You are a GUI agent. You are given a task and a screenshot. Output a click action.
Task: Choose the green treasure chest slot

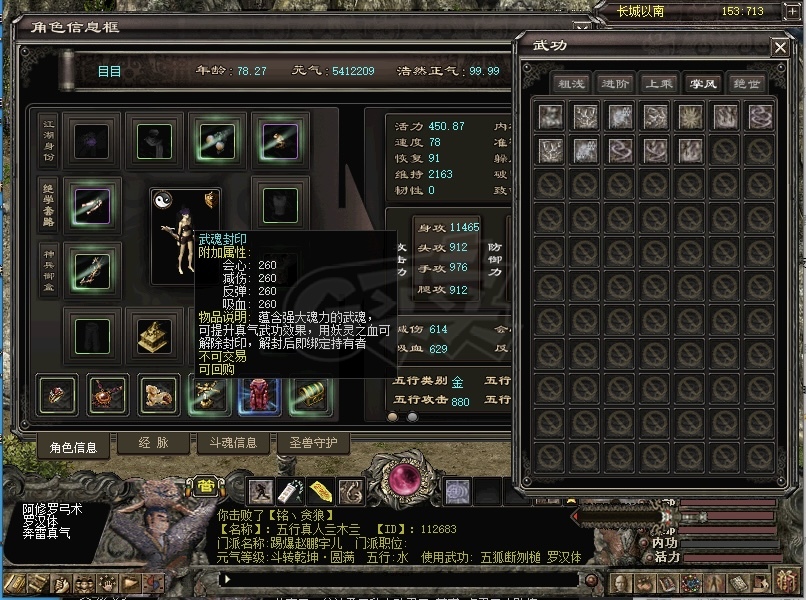click(x=308, y=396)
